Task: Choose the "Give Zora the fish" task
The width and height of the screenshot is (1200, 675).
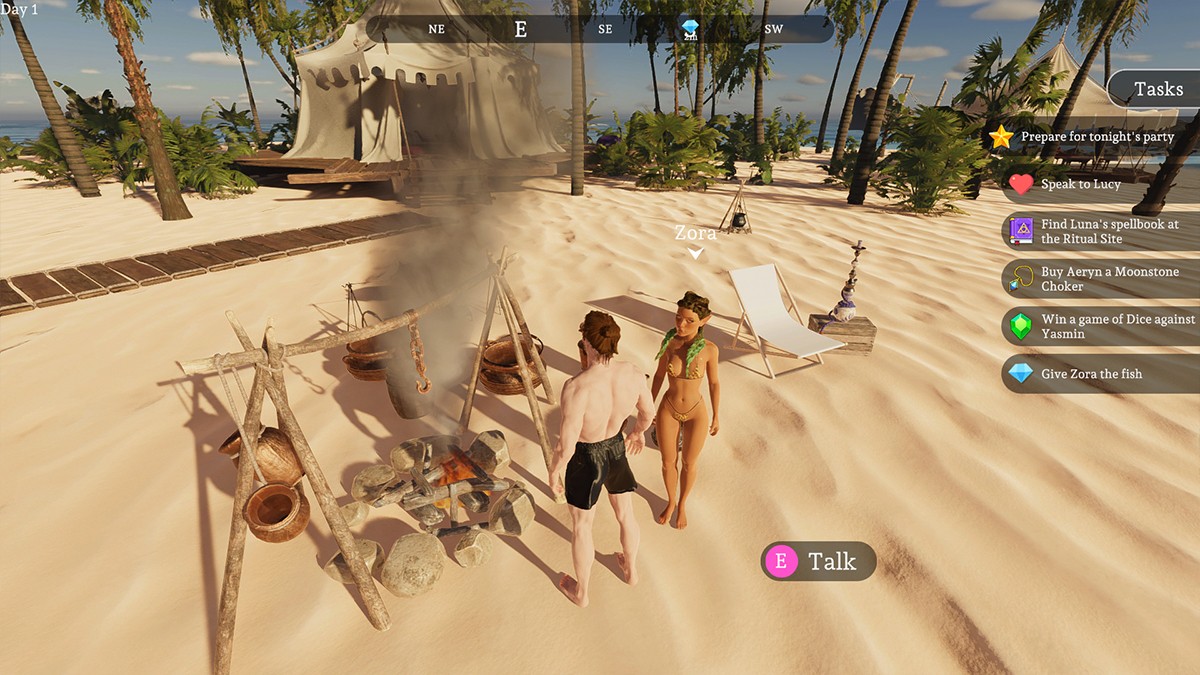Action: tap(1091, 374)
